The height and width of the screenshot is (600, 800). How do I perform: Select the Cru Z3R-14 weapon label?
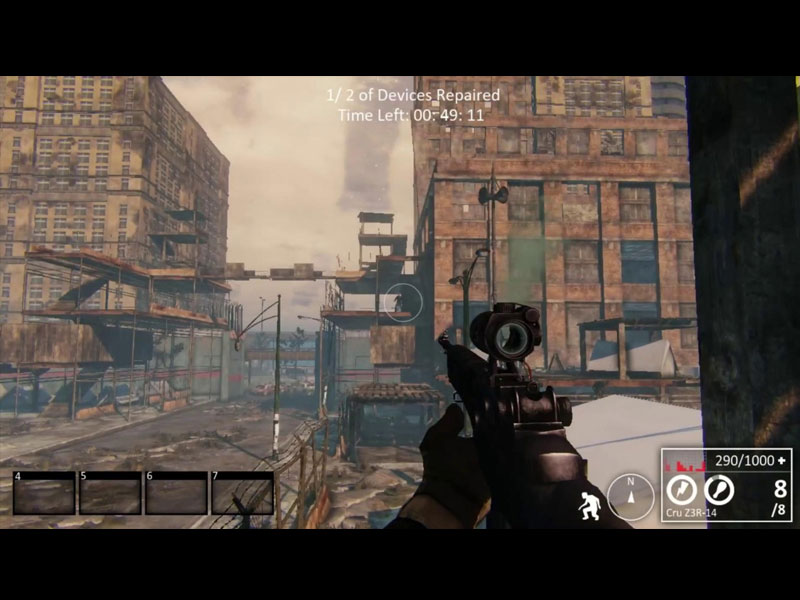pyautogui.click(x=690, y=513)
